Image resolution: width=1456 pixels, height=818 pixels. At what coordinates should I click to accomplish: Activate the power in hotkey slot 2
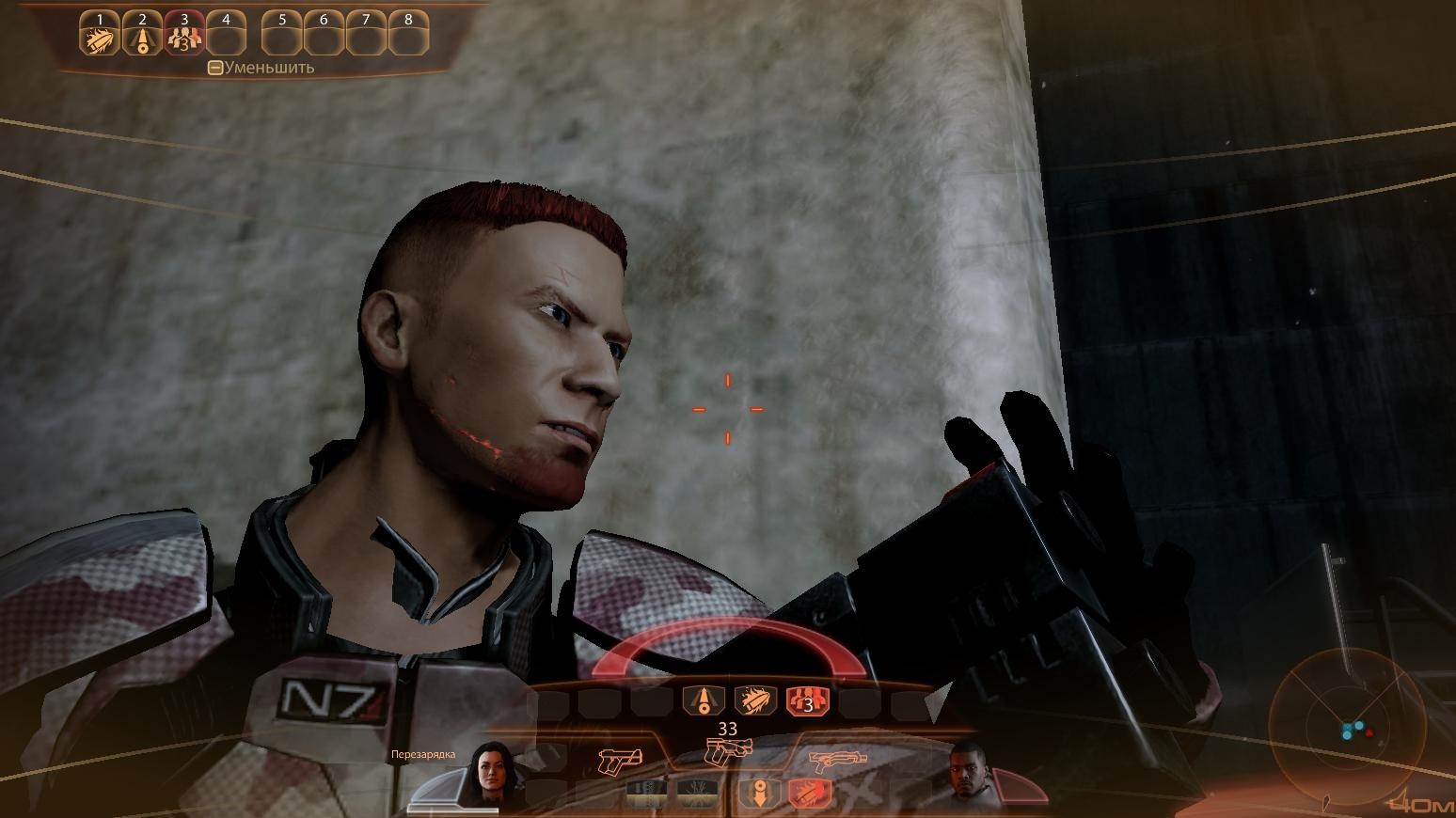pyautogui.click(x=142, y=40)
